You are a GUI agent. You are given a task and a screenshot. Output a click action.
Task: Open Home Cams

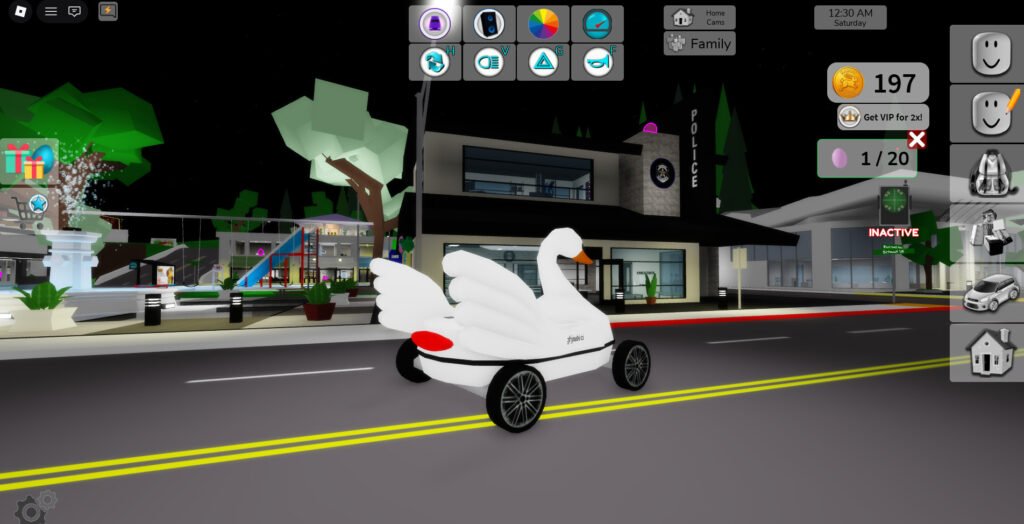699,18
